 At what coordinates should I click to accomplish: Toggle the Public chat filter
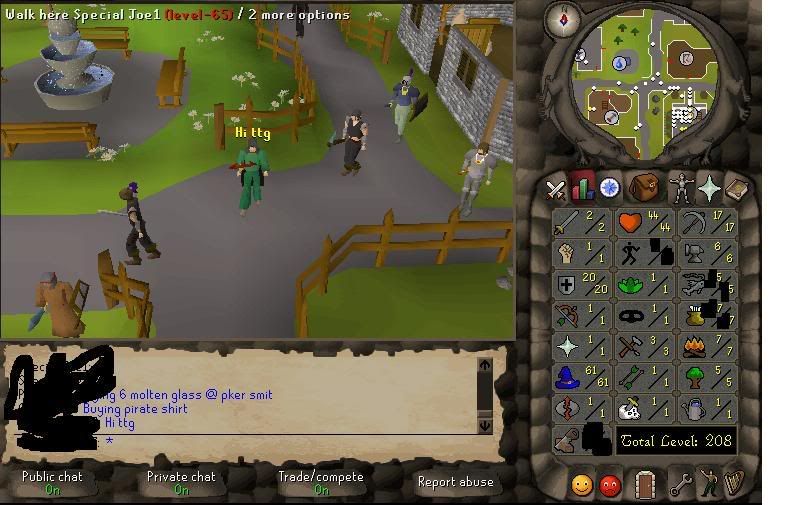tap(52, 482)
